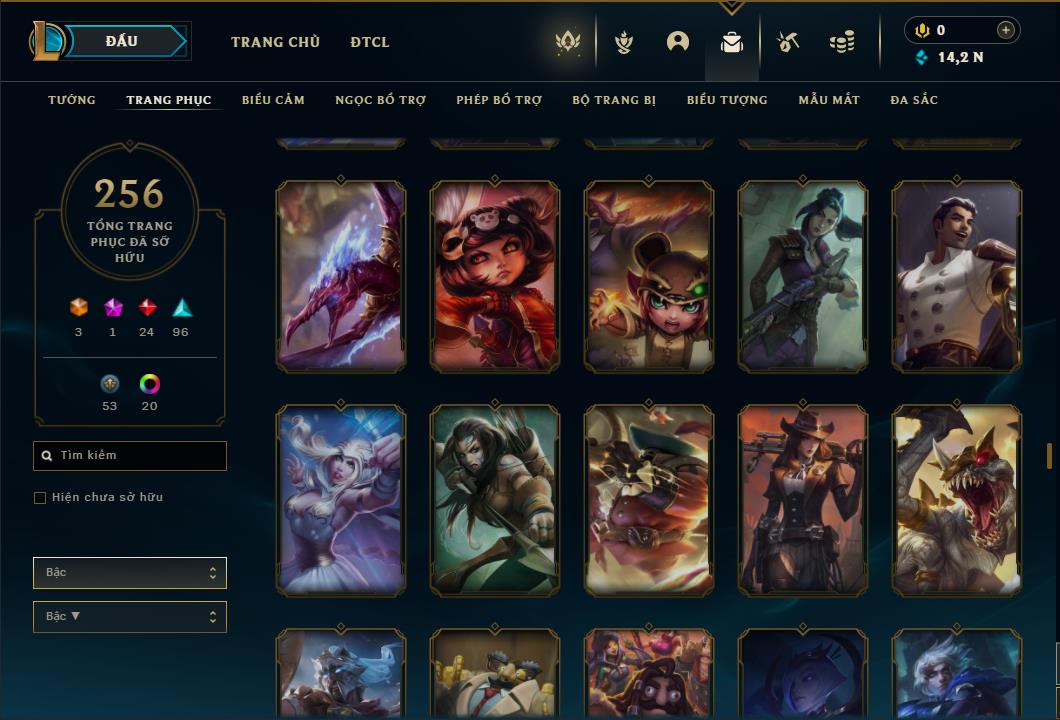Choose the man in white chef coat skin
The image size is (1060, 720).
pyautogui.click(x=957, y=276)
